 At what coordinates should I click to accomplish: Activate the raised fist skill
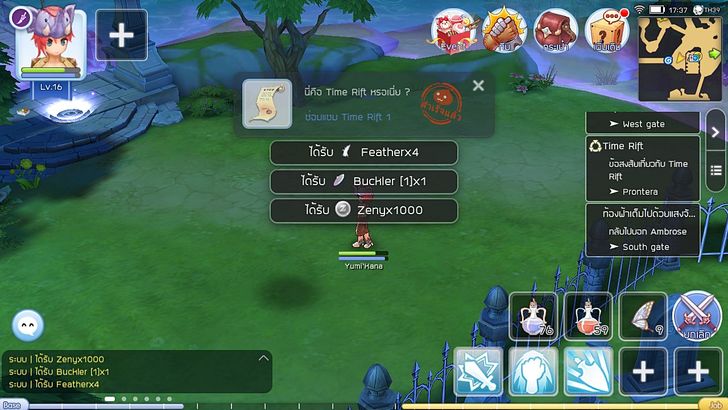click(533, 372)
